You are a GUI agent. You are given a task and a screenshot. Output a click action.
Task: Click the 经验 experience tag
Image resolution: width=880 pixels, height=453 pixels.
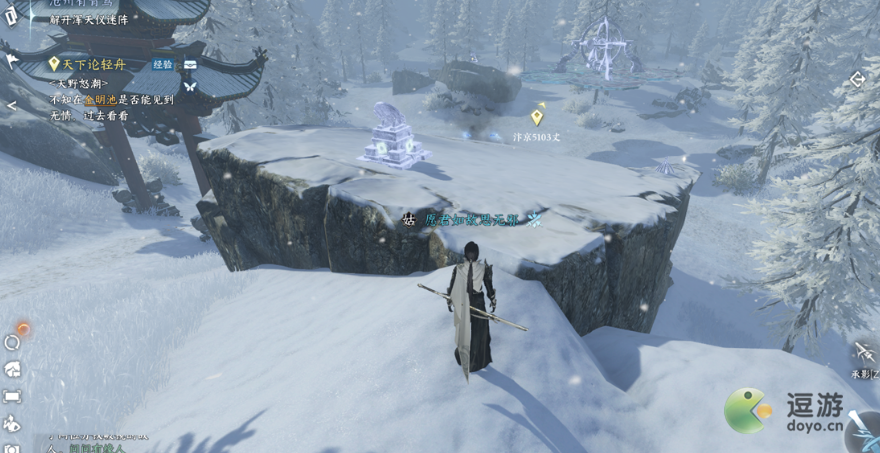tap(162, 64)
